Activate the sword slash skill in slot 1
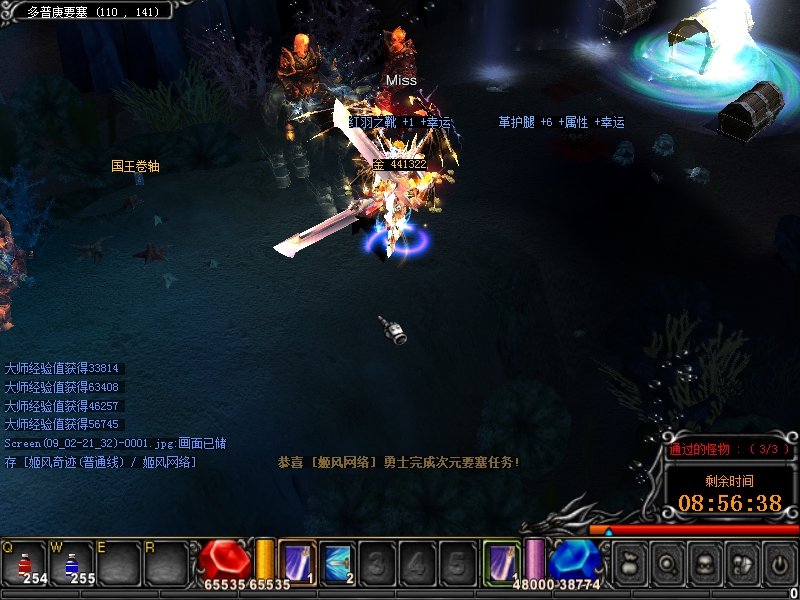 point(297,562)
